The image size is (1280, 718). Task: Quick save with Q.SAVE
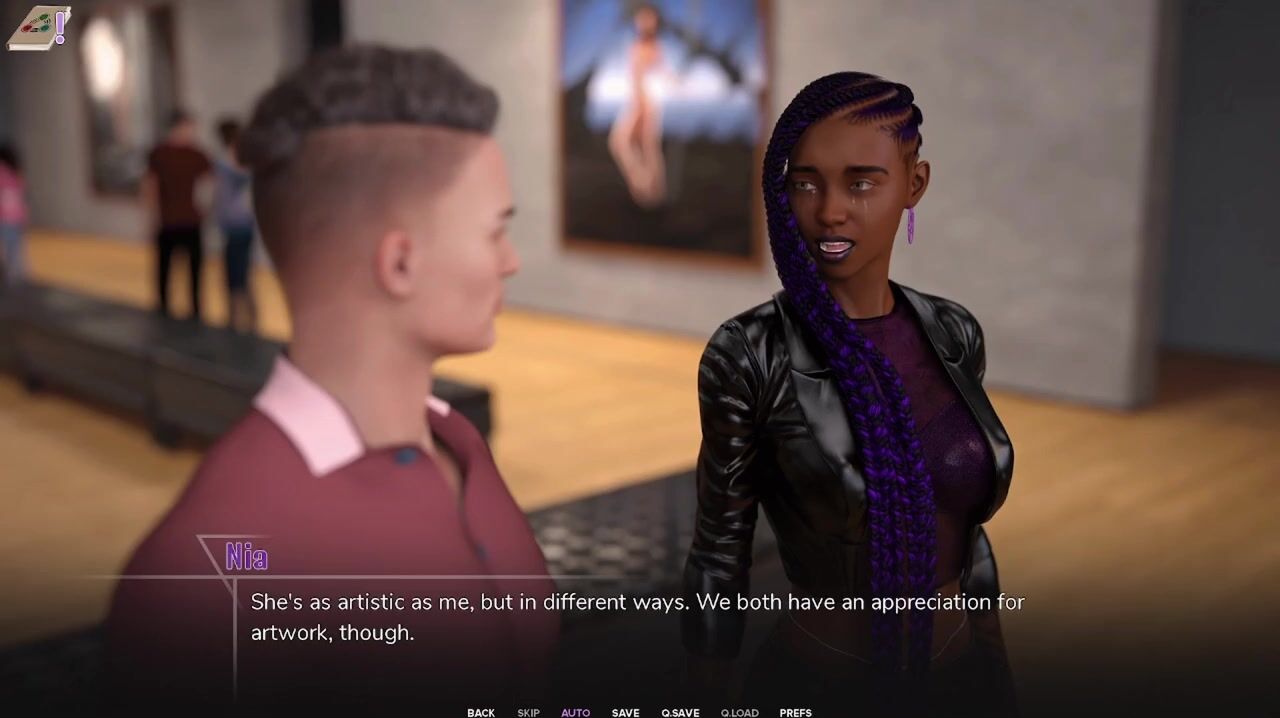click(x=680, y=712)
